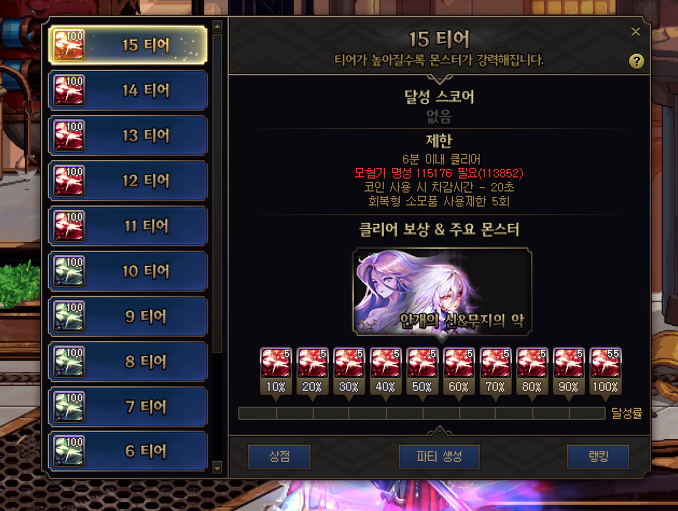Select the 13 티어 row
Viewport: 678px width, 511px height.
click(128, 135)
